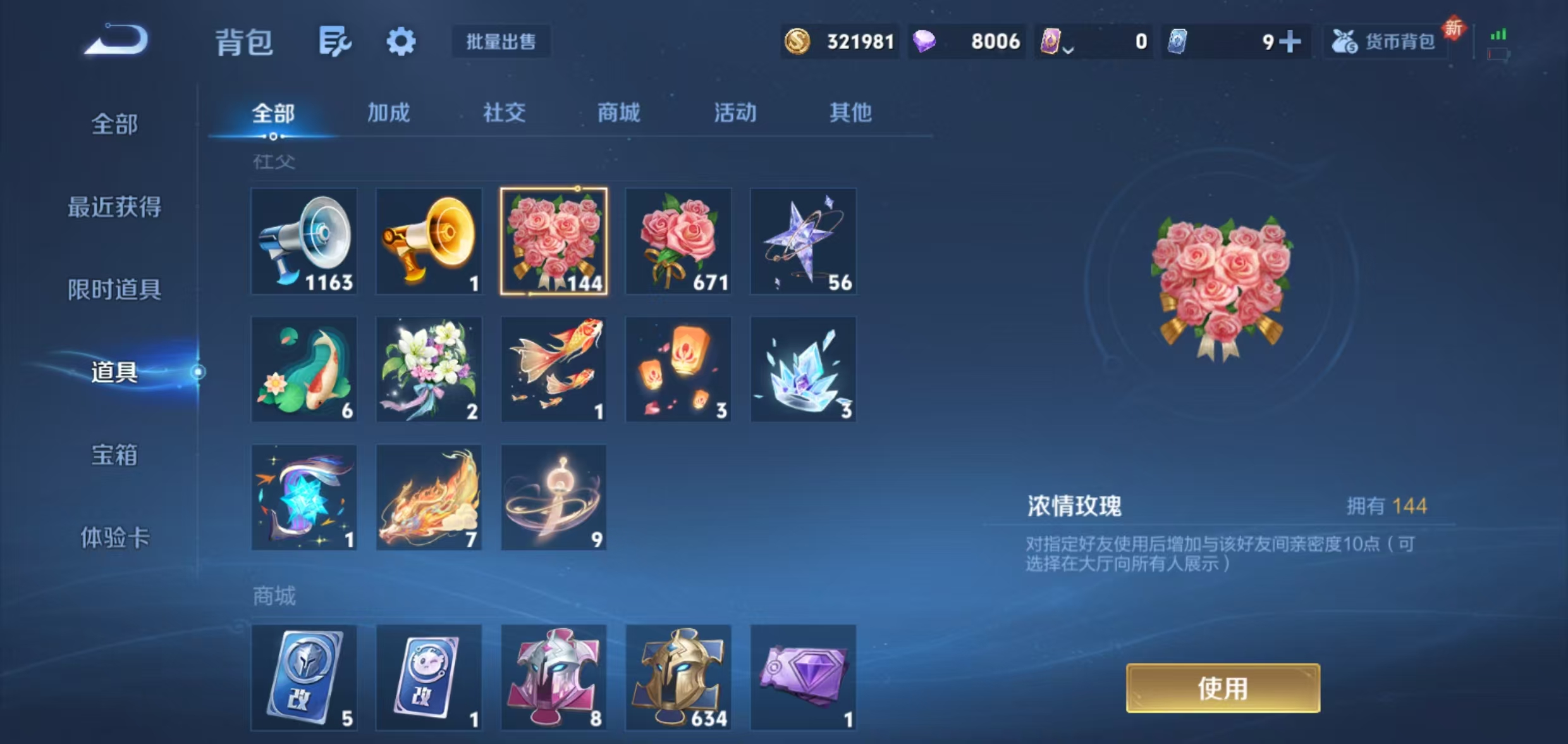1568x744 pixels.
Task: Switch to the 社交 tab
Action: pyautogui.click(x=504, y=114)
